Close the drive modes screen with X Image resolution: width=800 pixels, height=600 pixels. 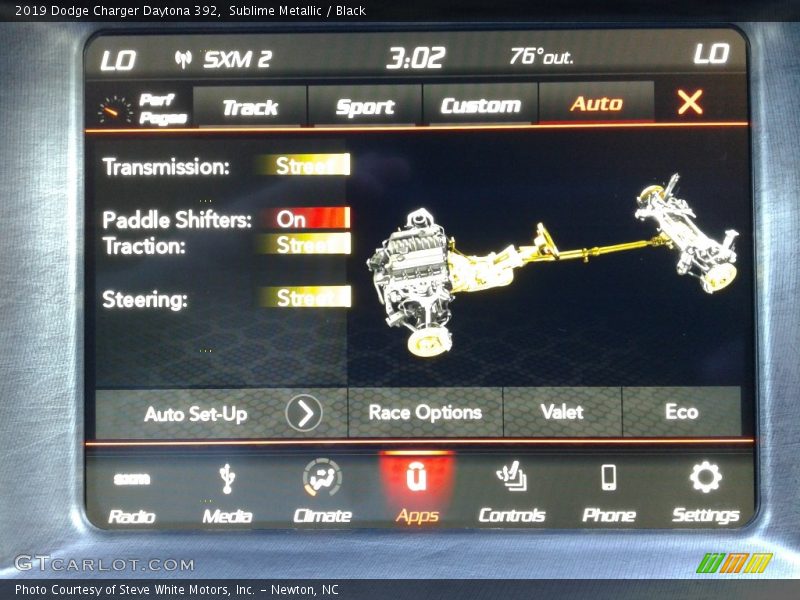[x=690, y=102]
